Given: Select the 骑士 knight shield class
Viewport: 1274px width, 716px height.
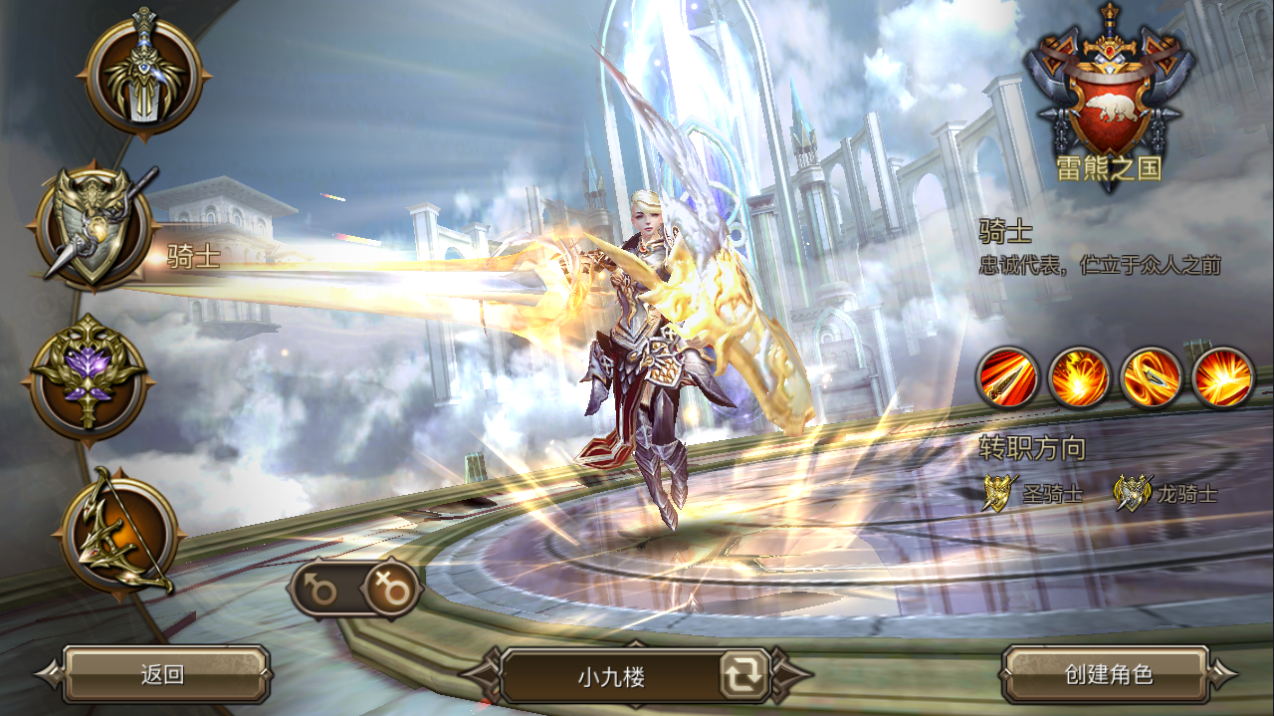Looking at the screenshot, I should (95, 228).
